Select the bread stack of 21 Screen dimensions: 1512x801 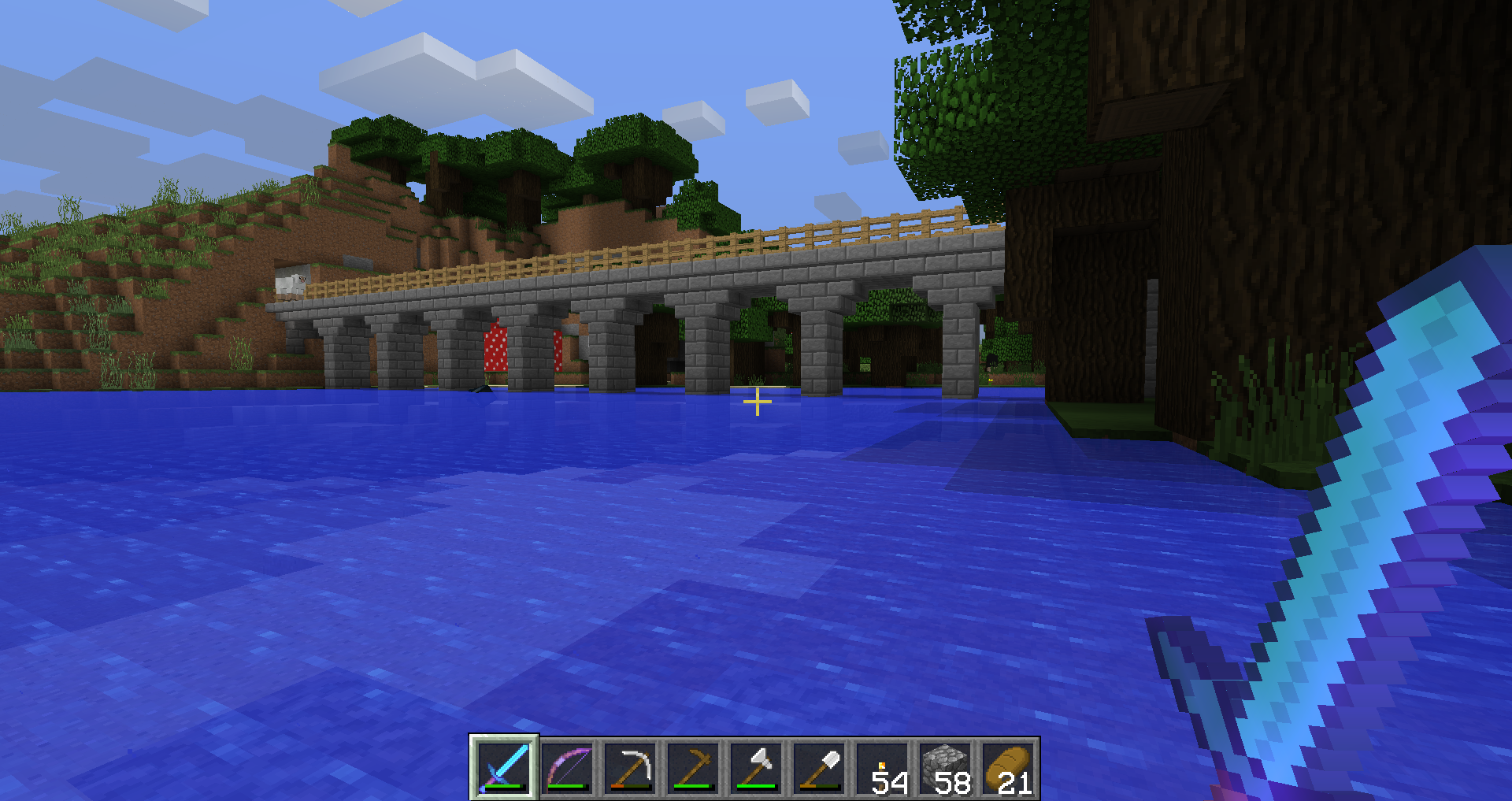tap(1008, 768)
